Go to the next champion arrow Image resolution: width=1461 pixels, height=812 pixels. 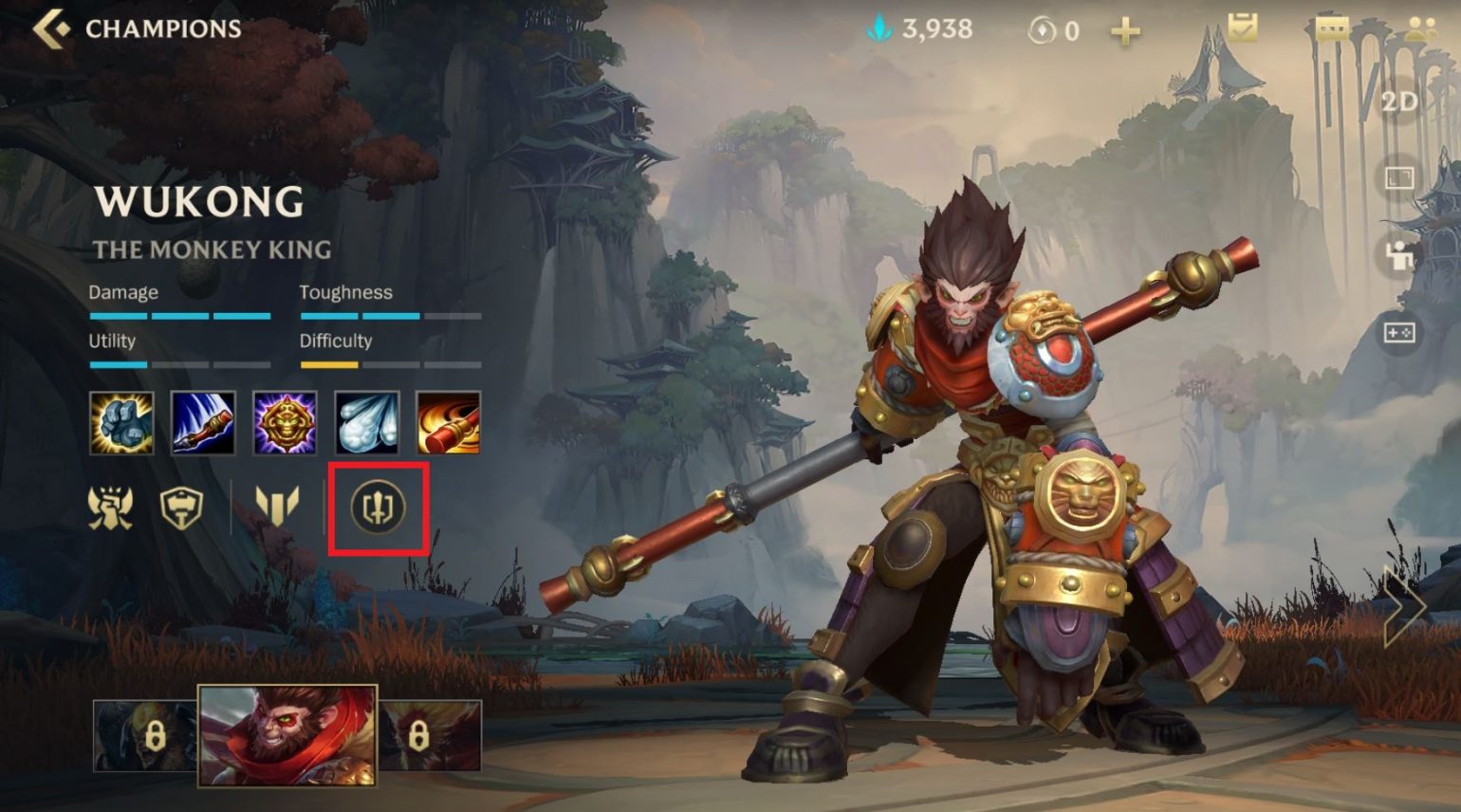click(x=1403, y=605)
